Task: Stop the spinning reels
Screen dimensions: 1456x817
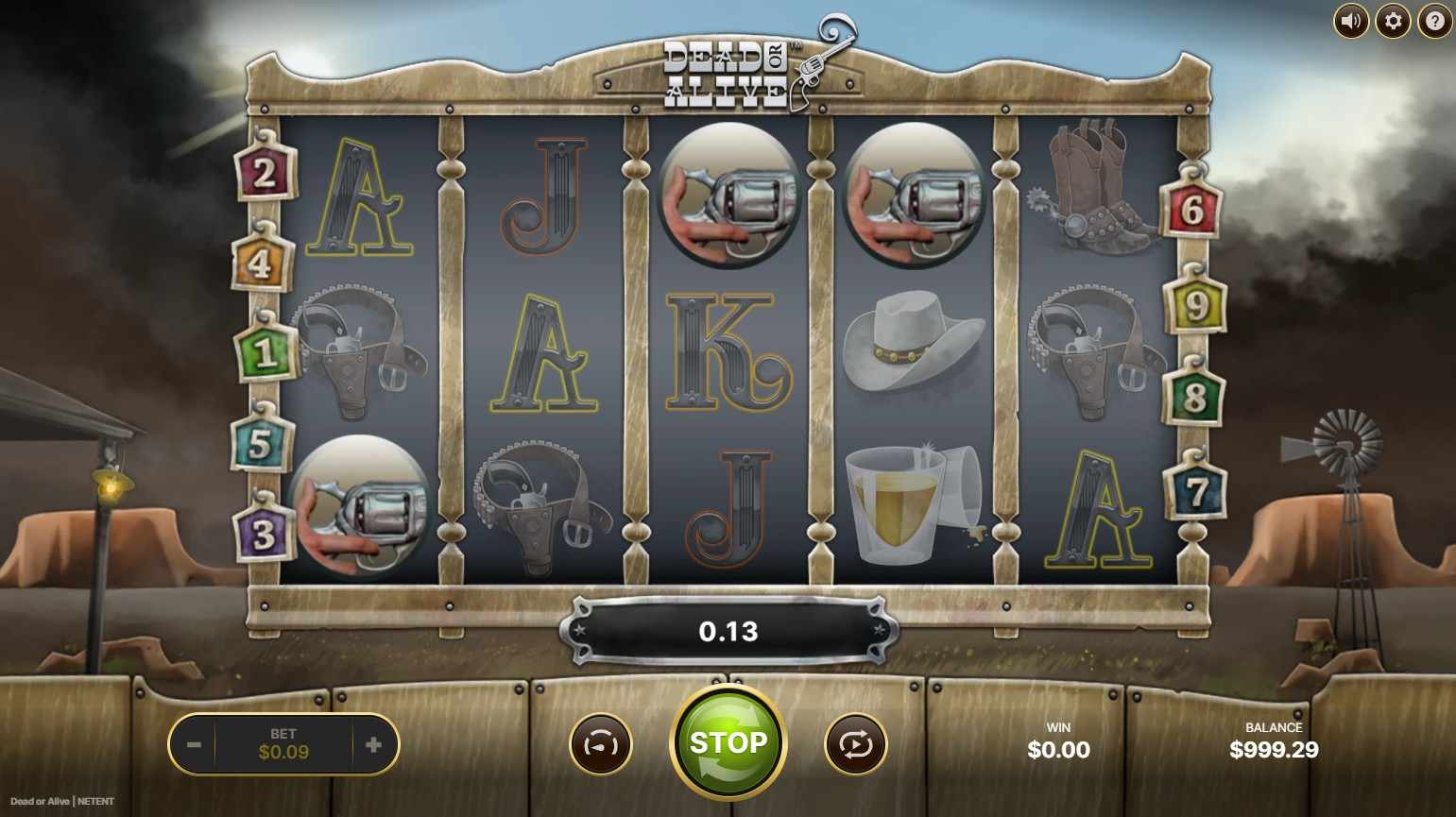Action: (x=728, y=742)
